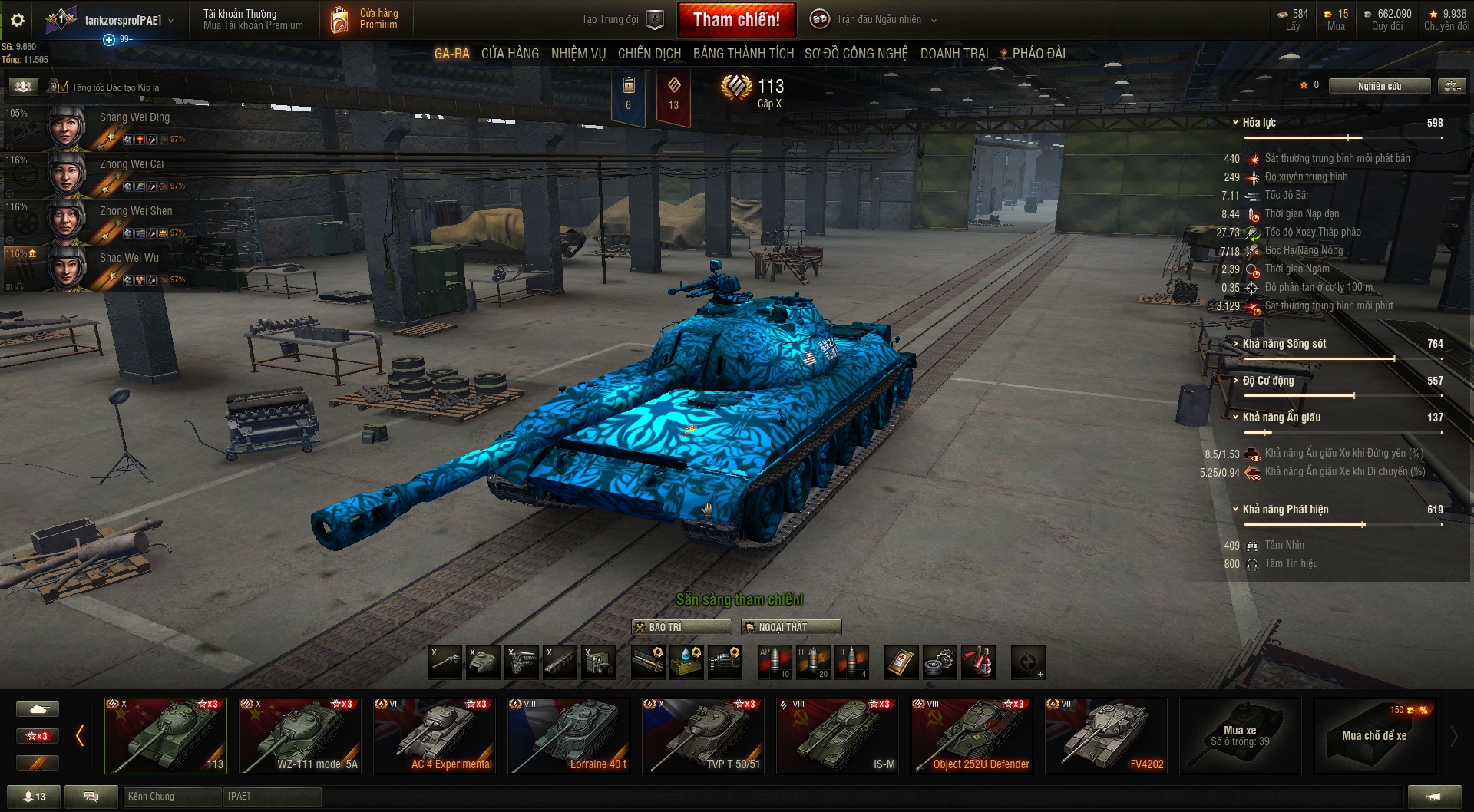Toggle the heavy tank carousel filter
1474x812 pixels.
pos(37,708)
